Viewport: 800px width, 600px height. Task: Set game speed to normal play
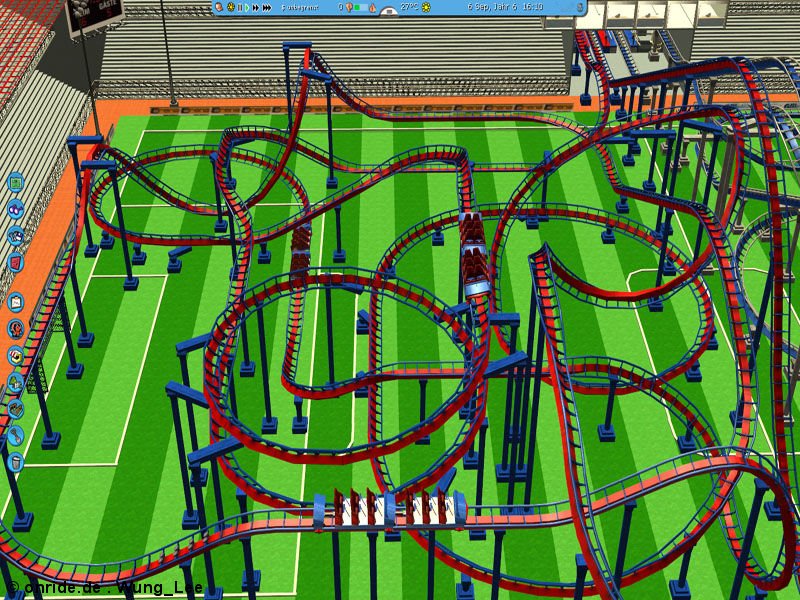click(249, 7)
